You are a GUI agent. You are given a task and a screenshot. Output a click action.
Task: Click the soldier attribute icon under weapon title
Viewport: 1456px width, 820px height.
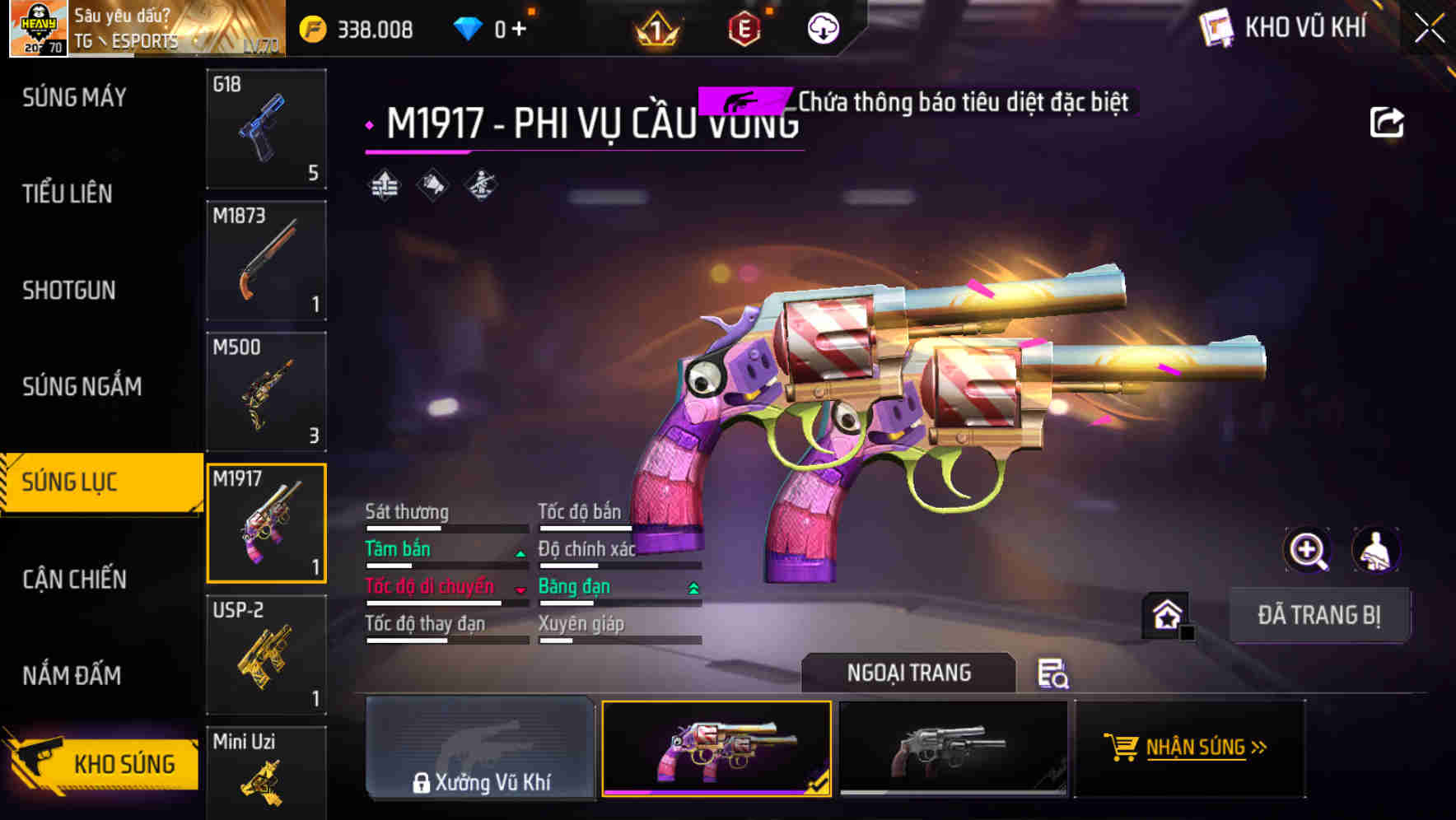[x=482, y=185]
